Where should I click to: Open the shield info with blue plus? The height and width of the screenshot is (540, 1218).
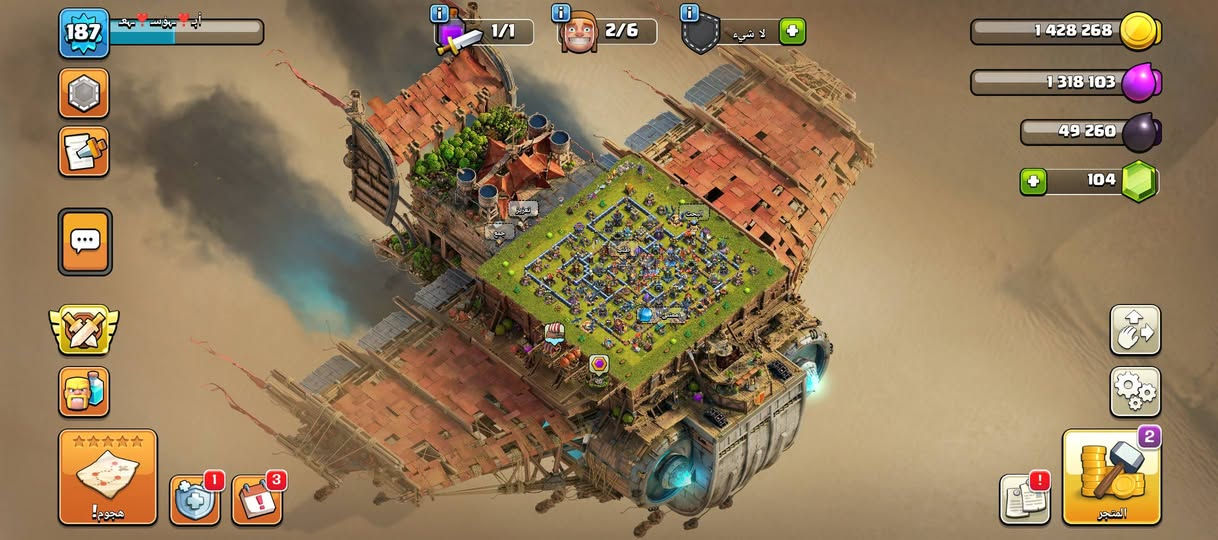(x=194, y=499)
